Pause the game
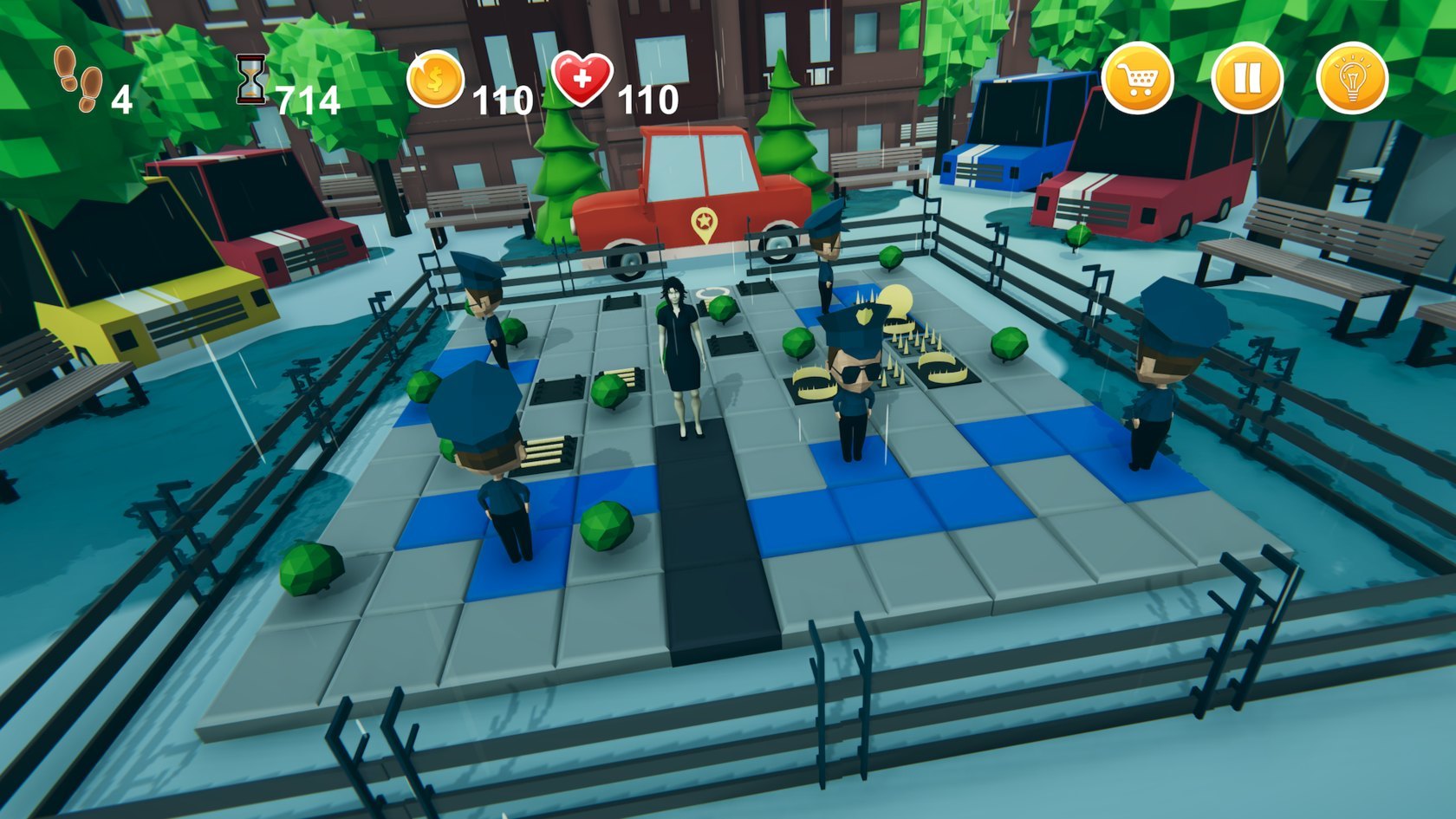The width and height of the screenshot is (1456, 819). (1245, 80)
